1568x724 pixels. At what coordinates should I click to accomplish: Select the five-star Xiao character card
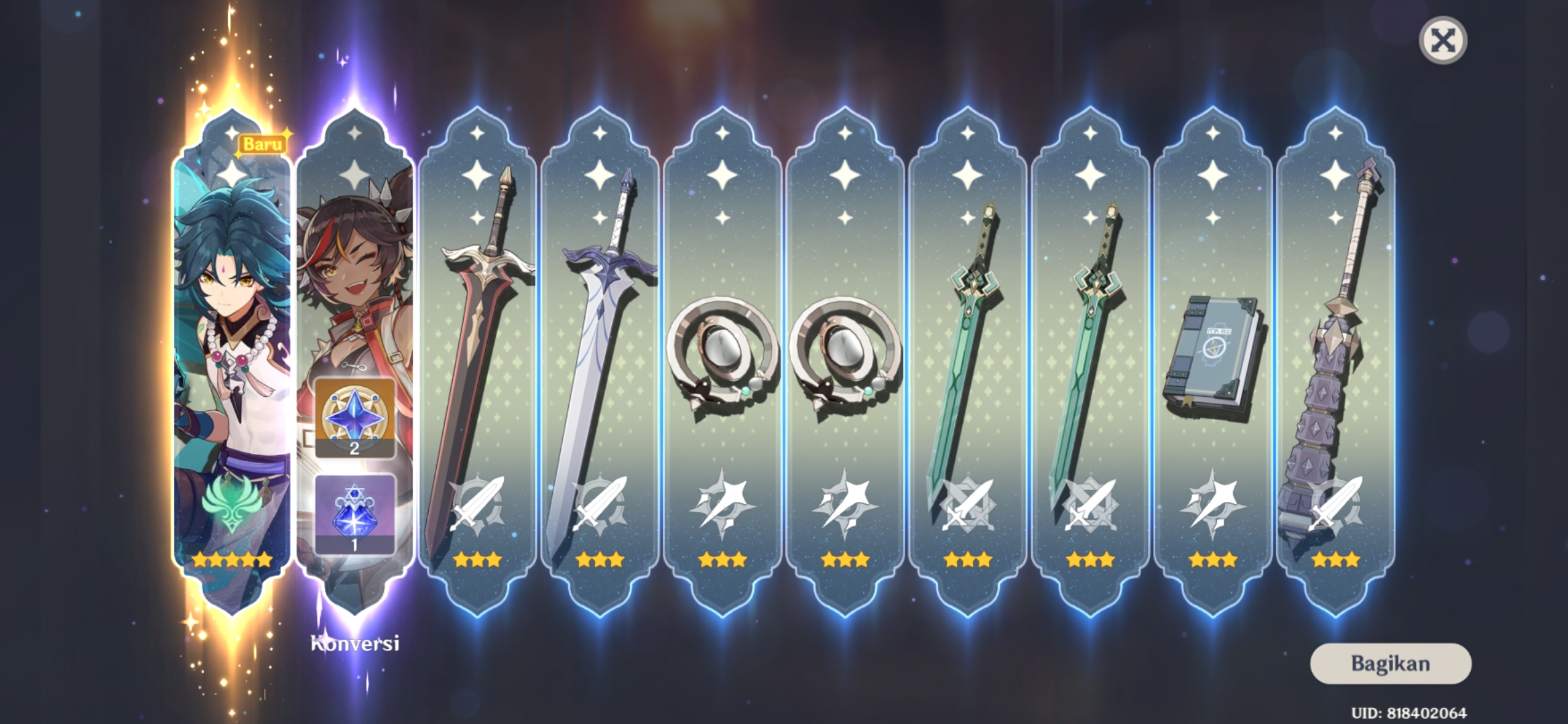pos(233,362)
